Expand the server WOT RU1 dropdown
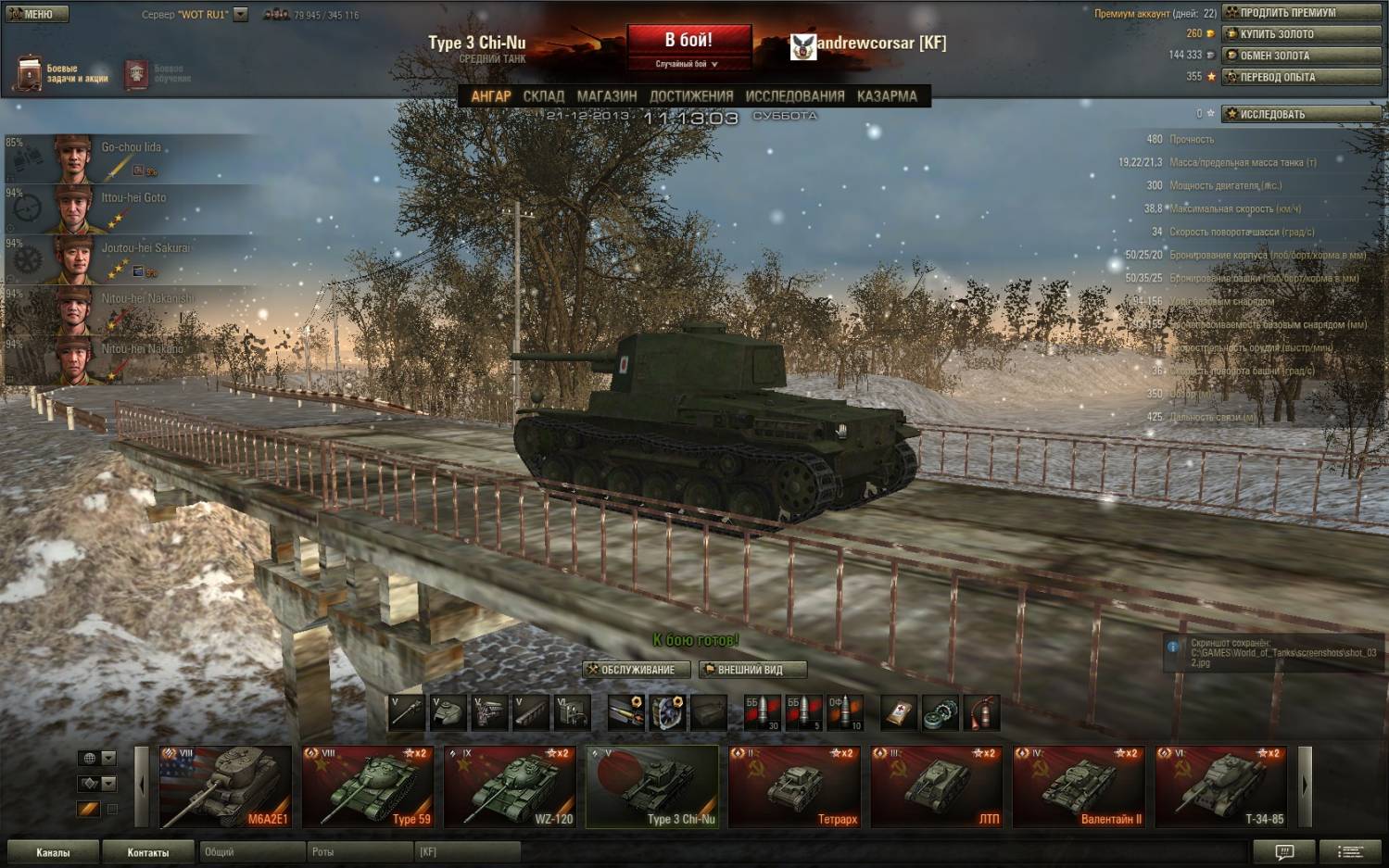The height and width of the screenshot is (868, 1389). (241, 15)
